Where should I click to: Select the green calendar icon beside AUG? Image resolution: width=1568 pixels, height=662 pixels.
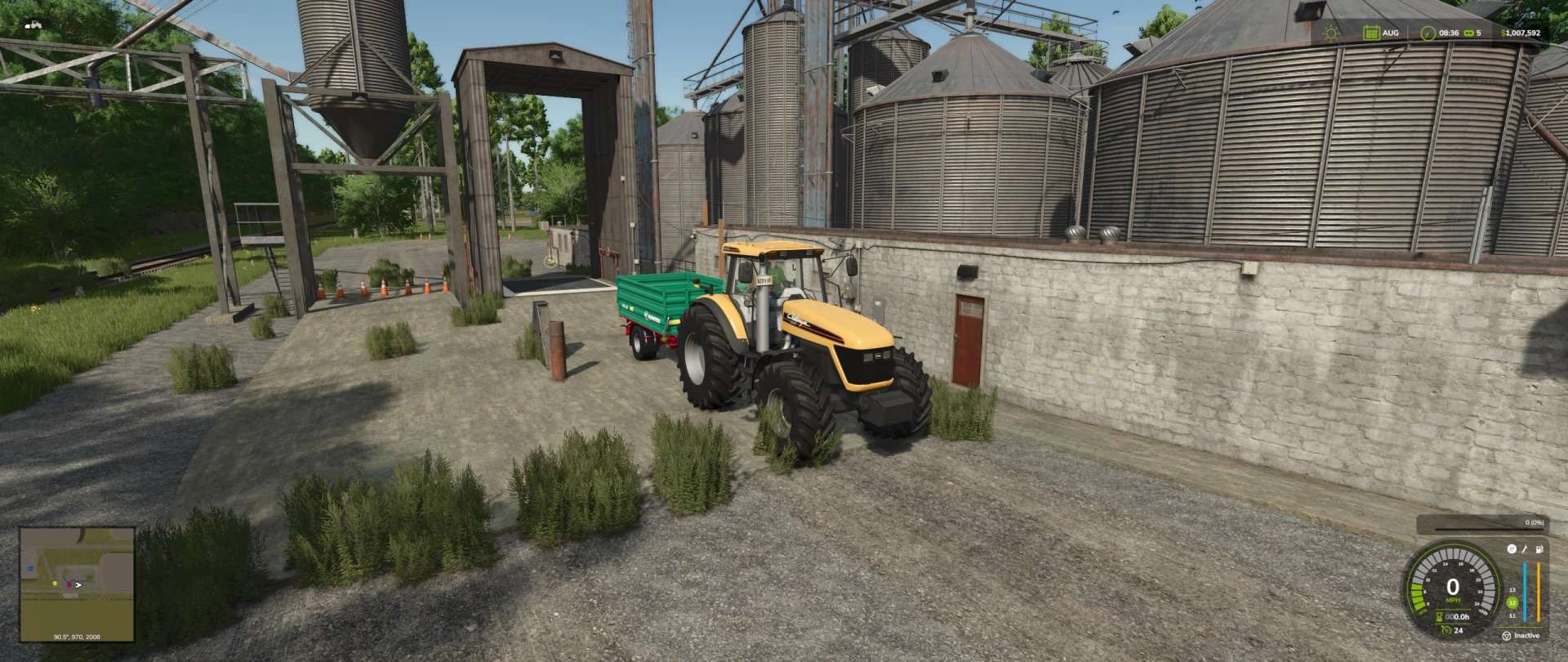[1371, 33]
